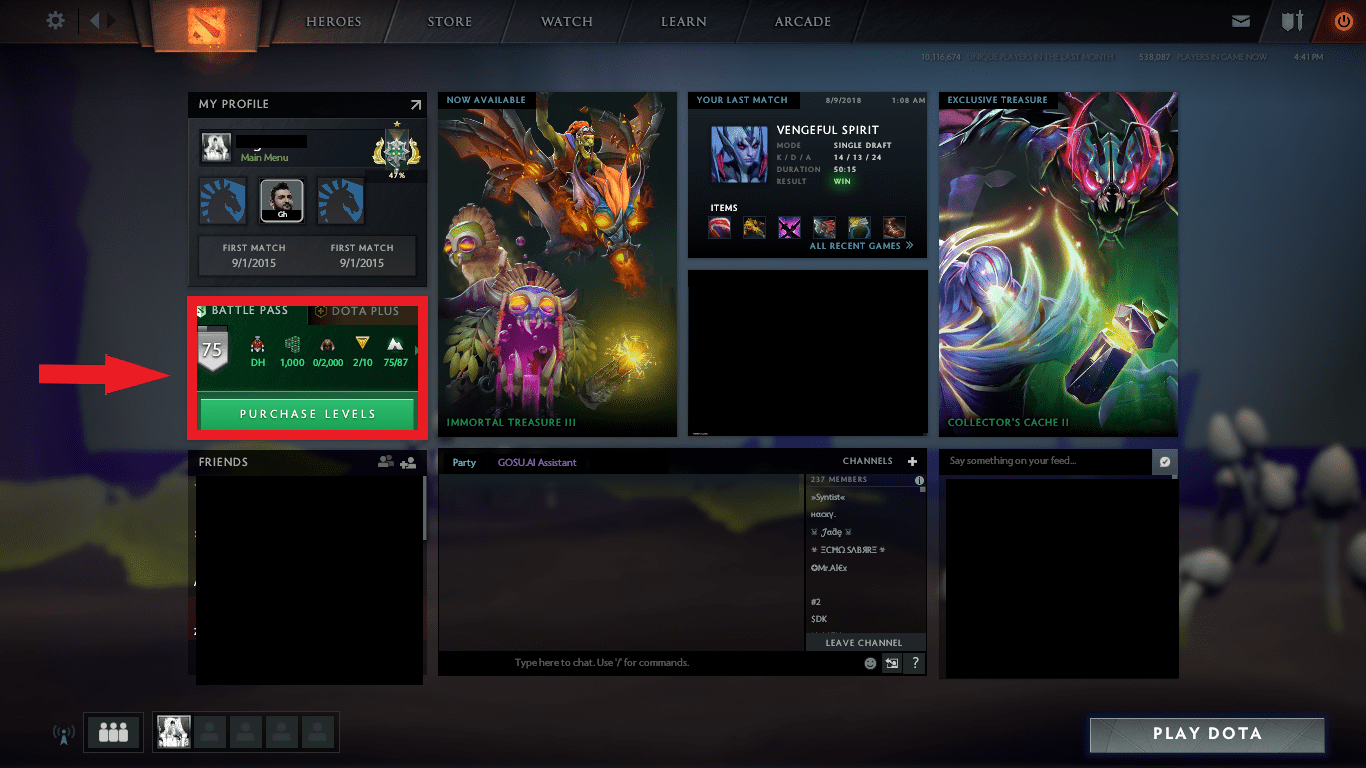The width and height of the screenshot is (1366, 768).
Task: Click the Purchase Levels button
Action: click(x=307, y=414)
